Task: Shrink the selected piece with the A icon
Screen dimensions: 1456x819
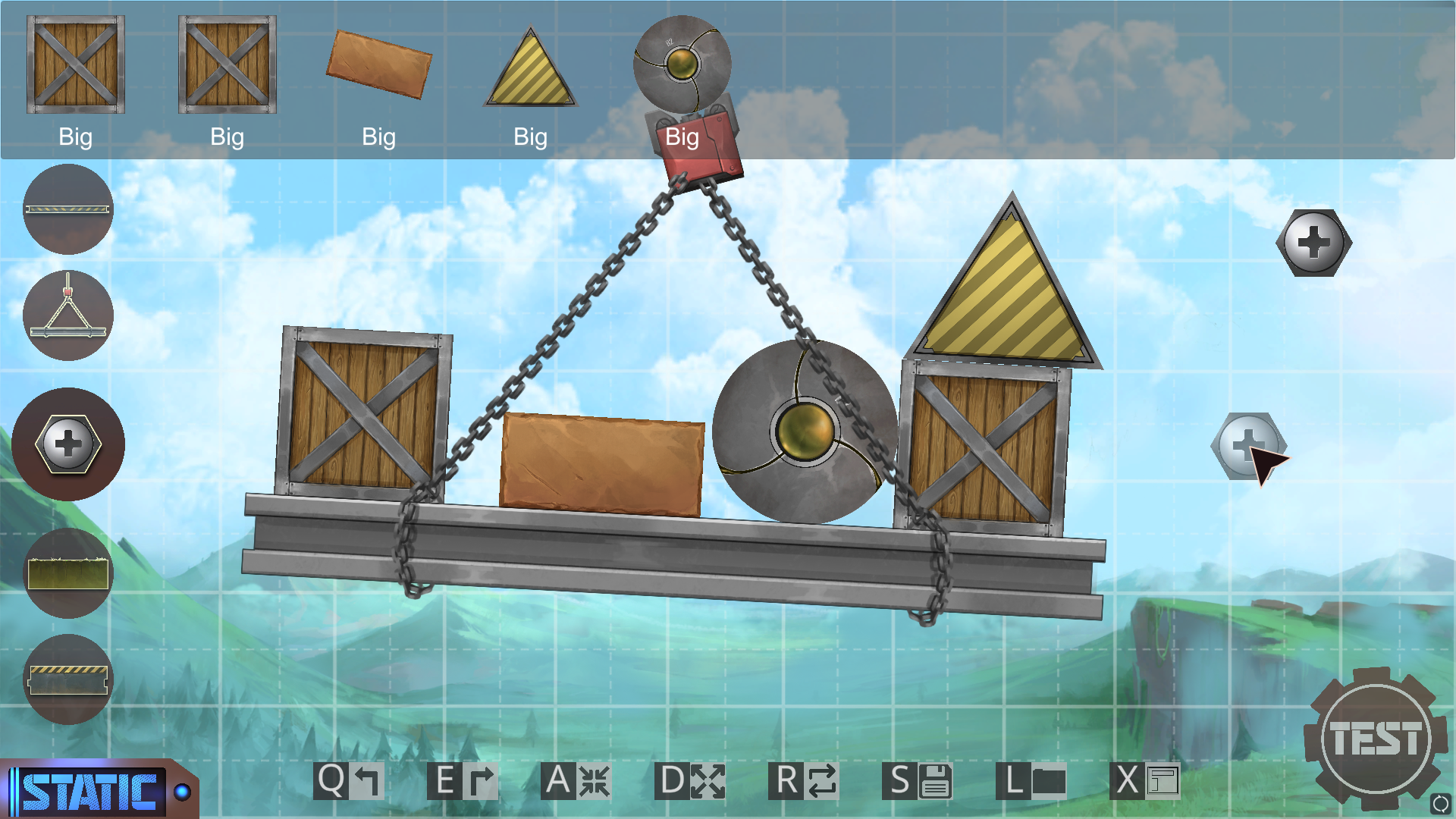Action: point(575,780)
